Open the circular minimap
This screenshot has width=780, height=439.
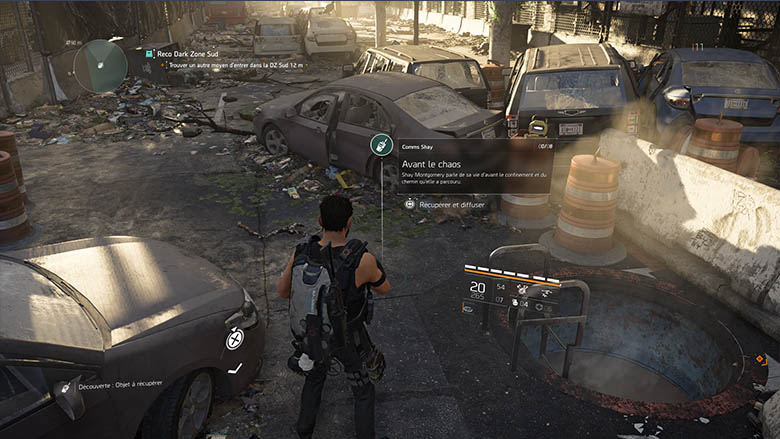pyautogui.click(x=100, y=65)
